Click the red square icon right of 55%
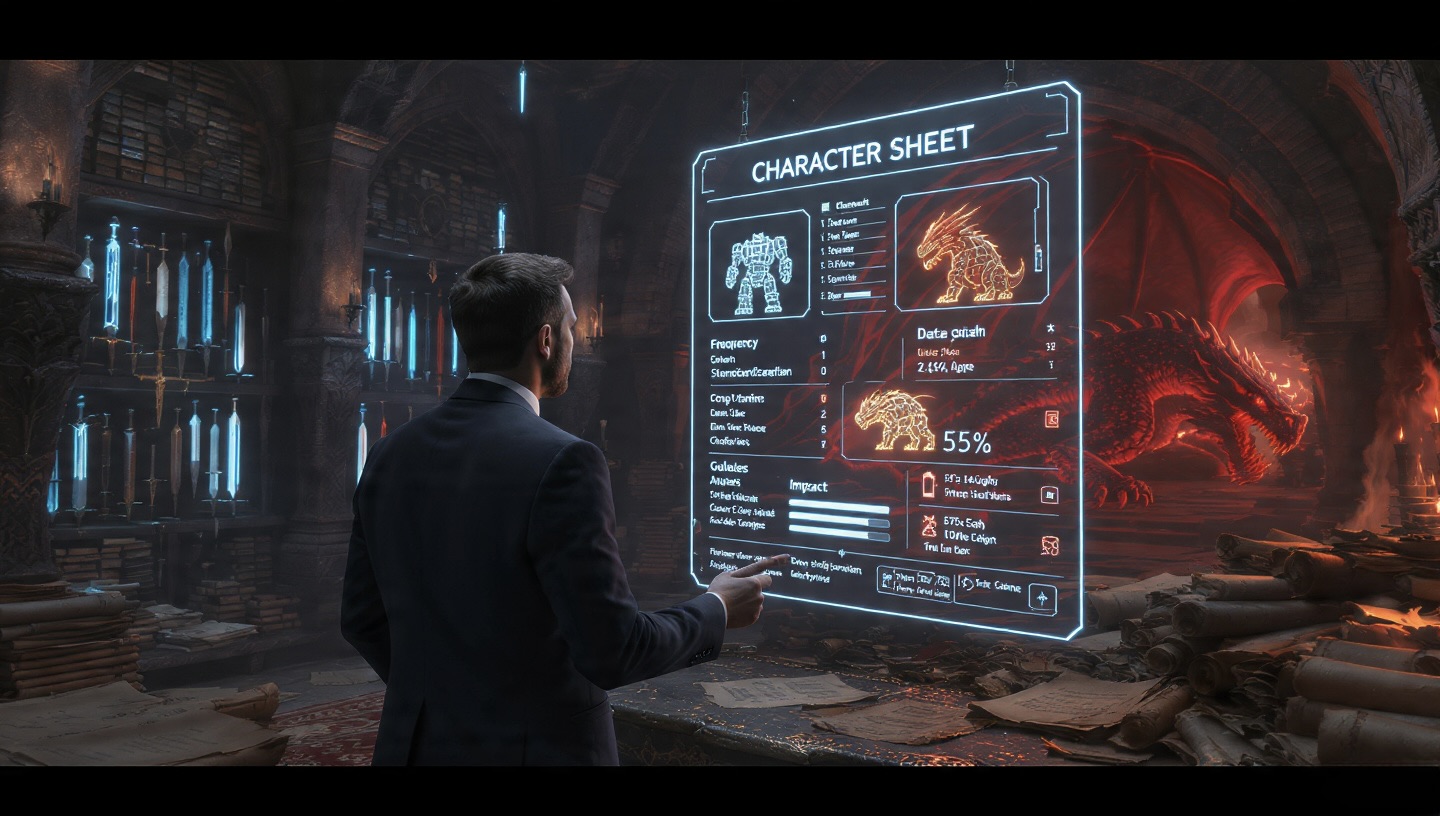Viewport: 1440px width, 816px height. (1051, 419)
